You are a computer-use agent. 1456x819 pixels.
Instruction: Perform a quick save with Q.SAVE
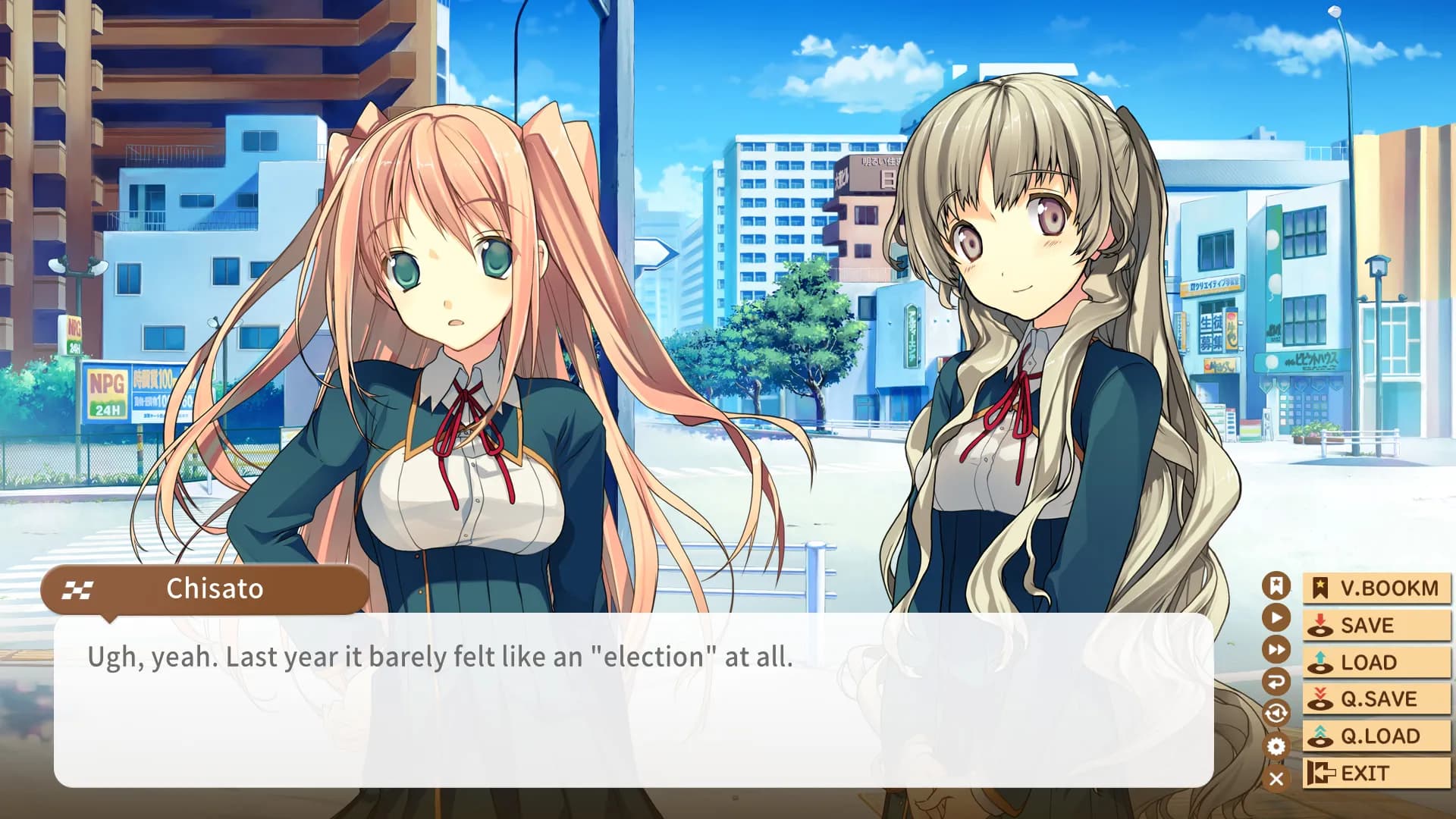tap(1376, 698)
